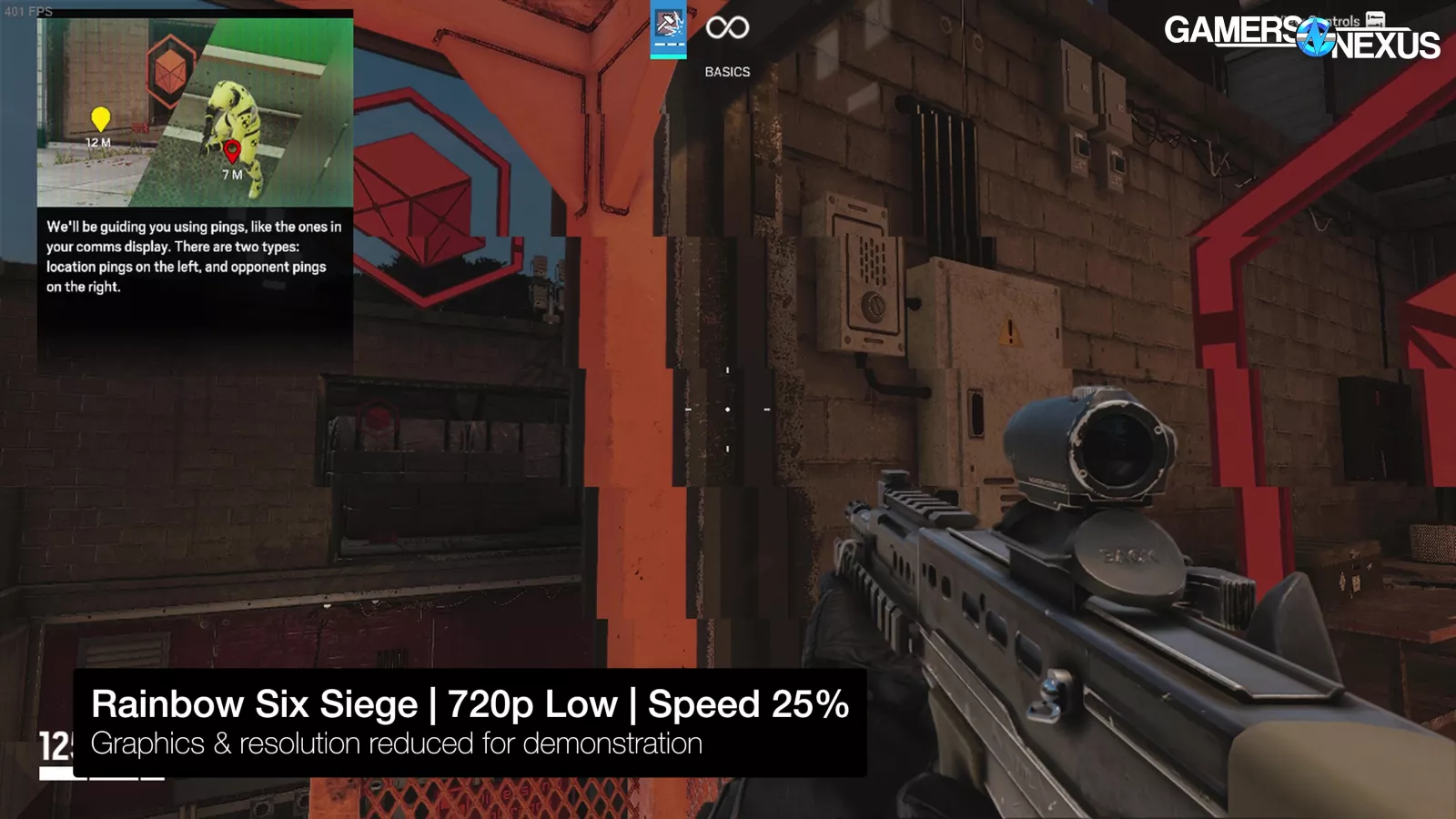Open the comms display tutorial image

coord(195,113)
